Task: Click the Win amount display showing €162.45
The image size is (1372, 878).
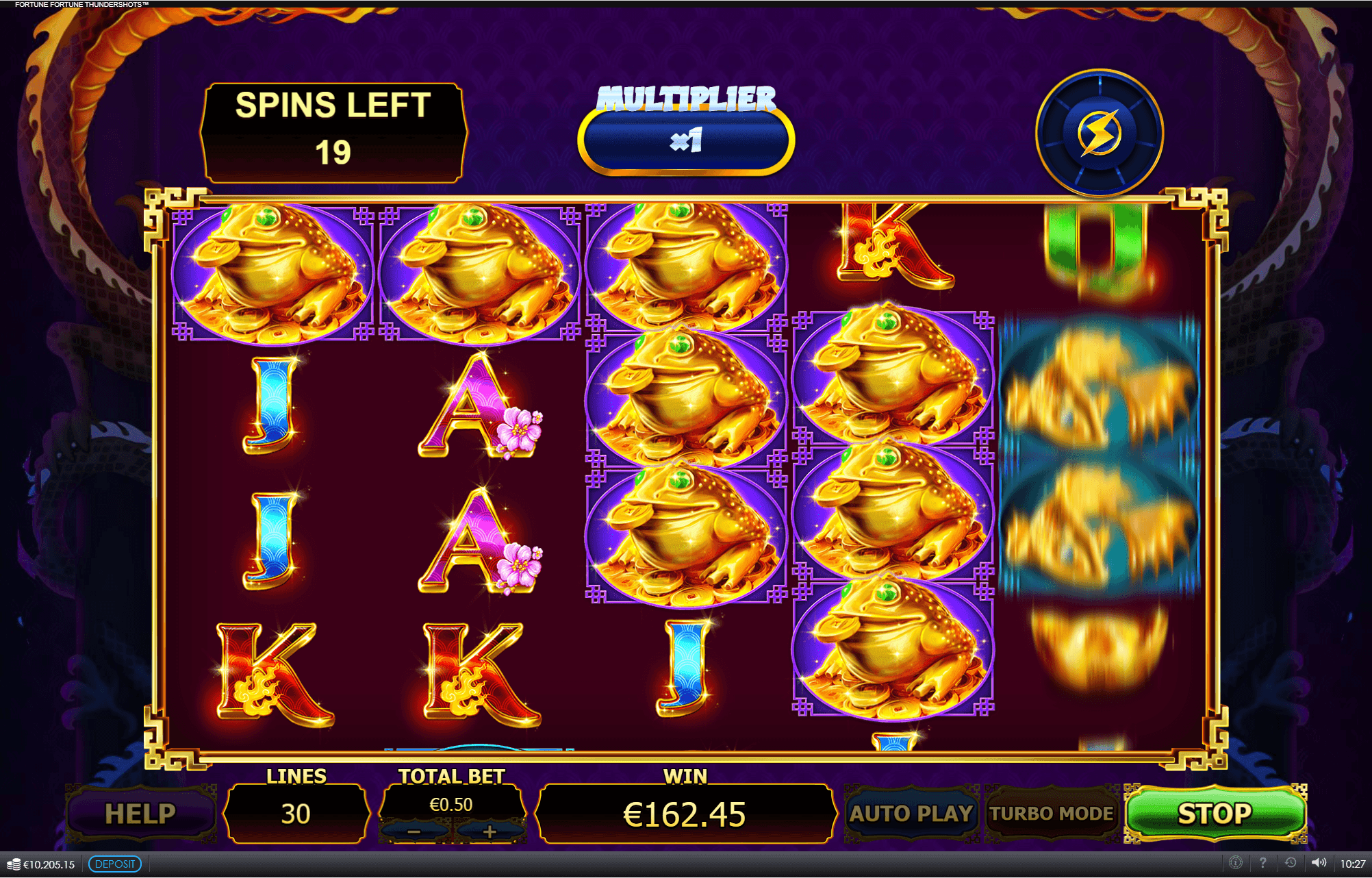Action: click(x=683, y=814)
